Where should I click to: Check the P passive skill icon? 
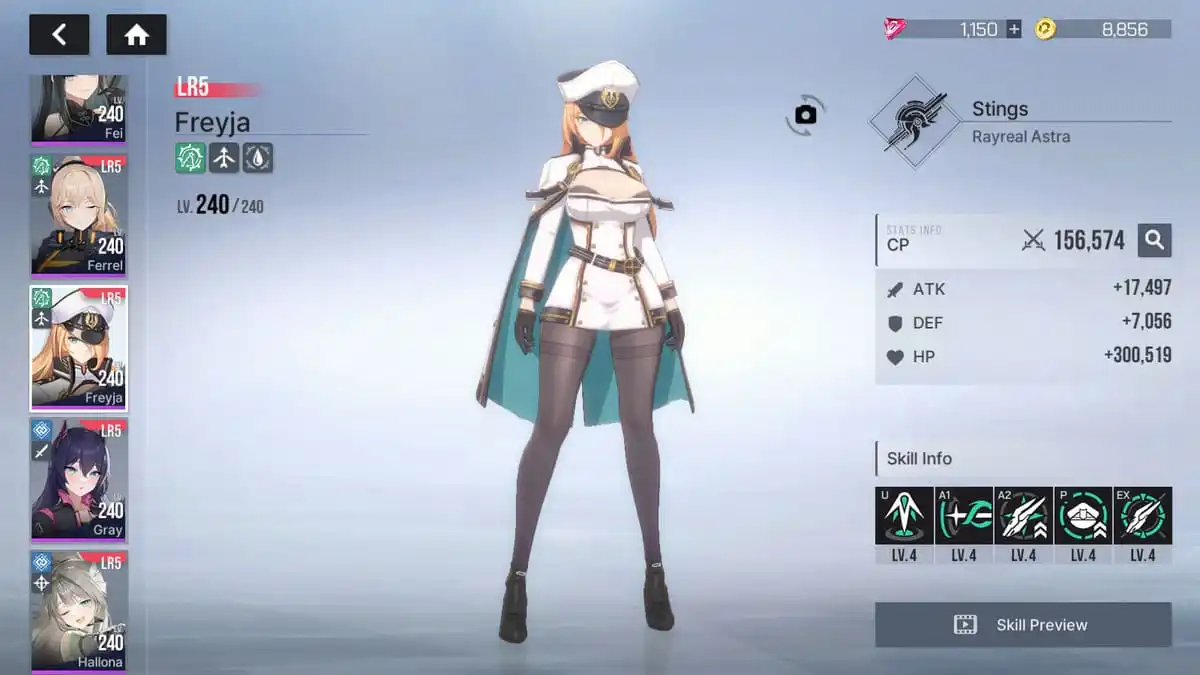(1083, 516)
